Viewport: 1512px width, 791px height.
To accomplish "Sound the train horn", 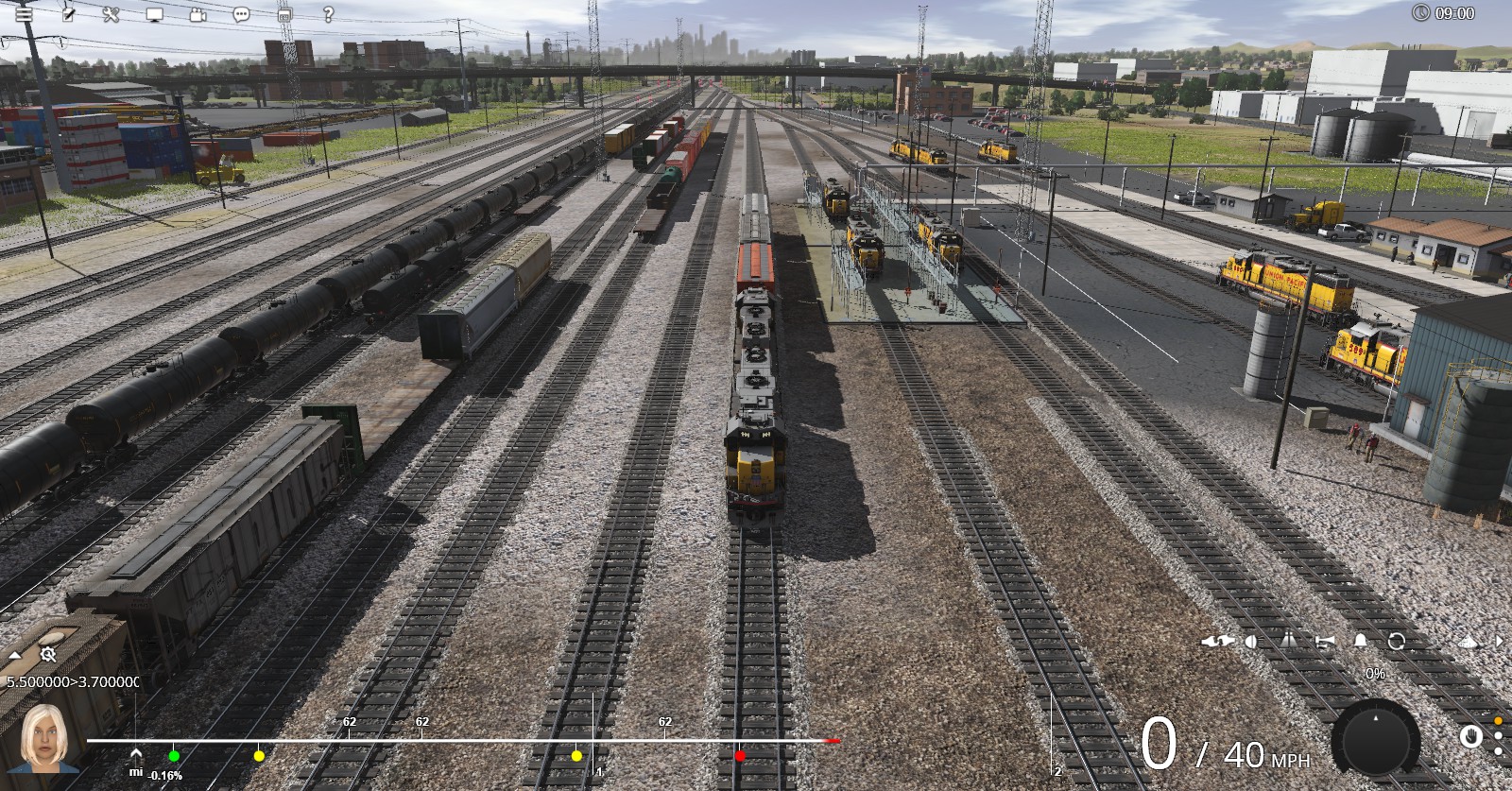I will 1325,642.
